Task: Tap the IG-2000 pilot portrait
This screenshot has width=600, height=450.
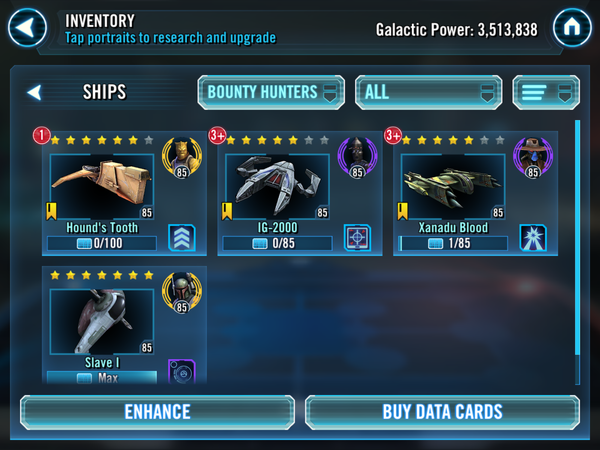Action: click(356, 157)
